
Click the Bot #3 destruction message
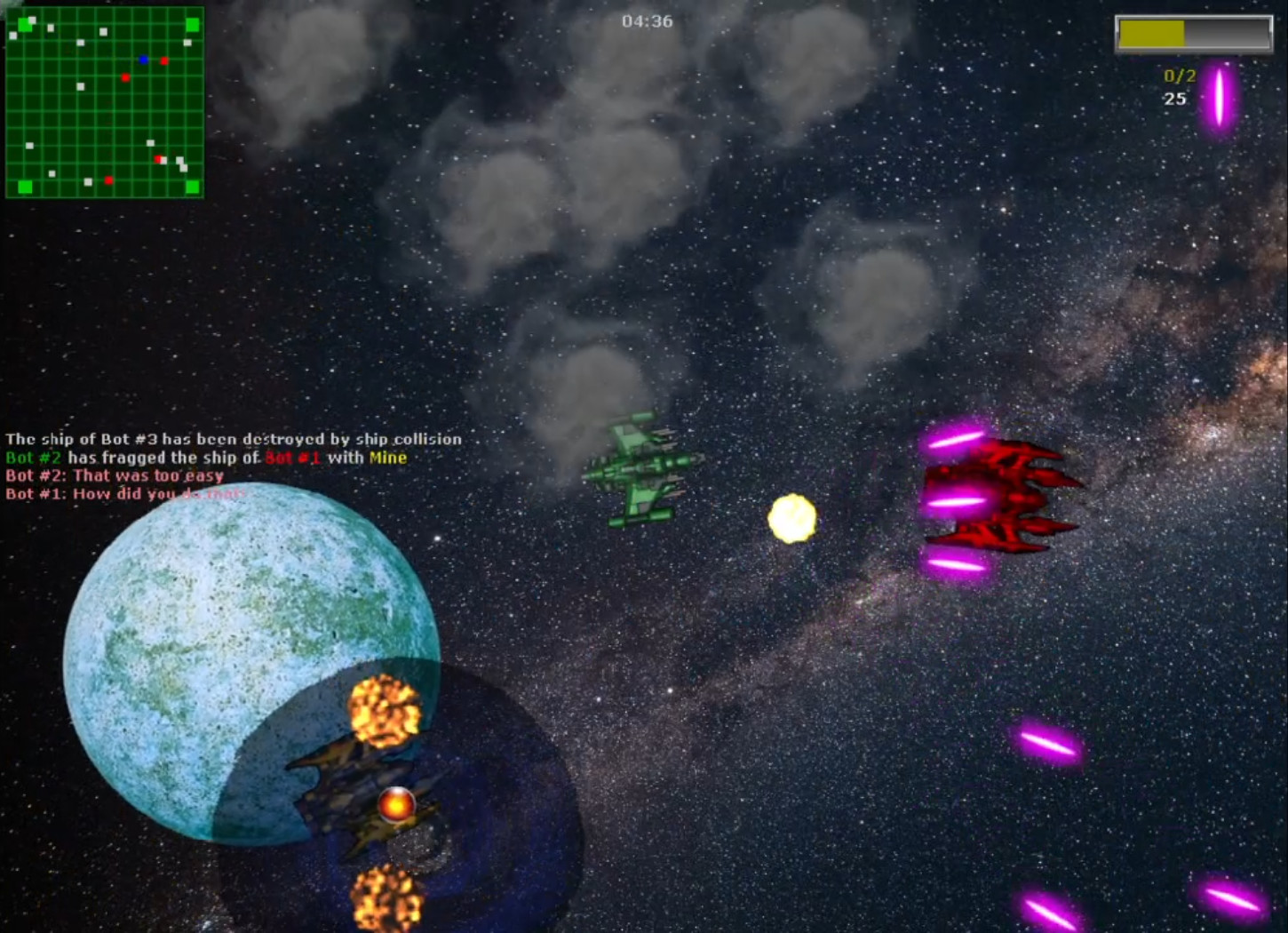click(x=233, y=439)
